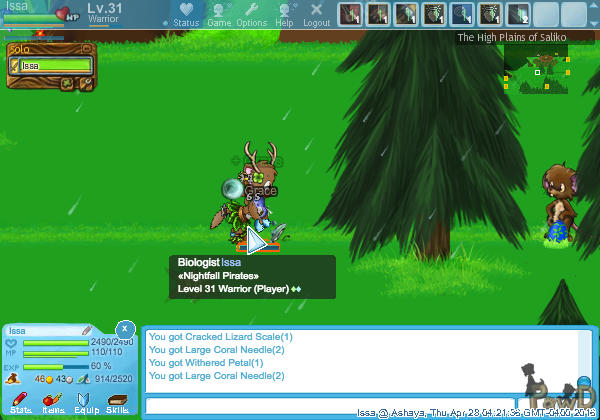Select Issa in the Solo party panel
The width and height of the screenshot is (600, 420).
50,66
